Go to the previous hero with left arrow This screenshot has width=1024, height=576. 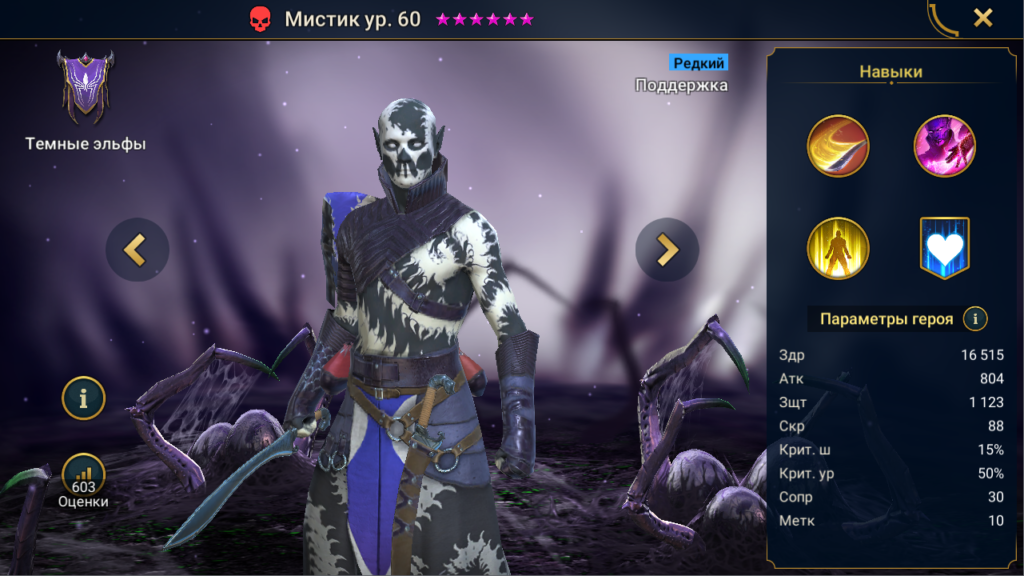(137, 249)
